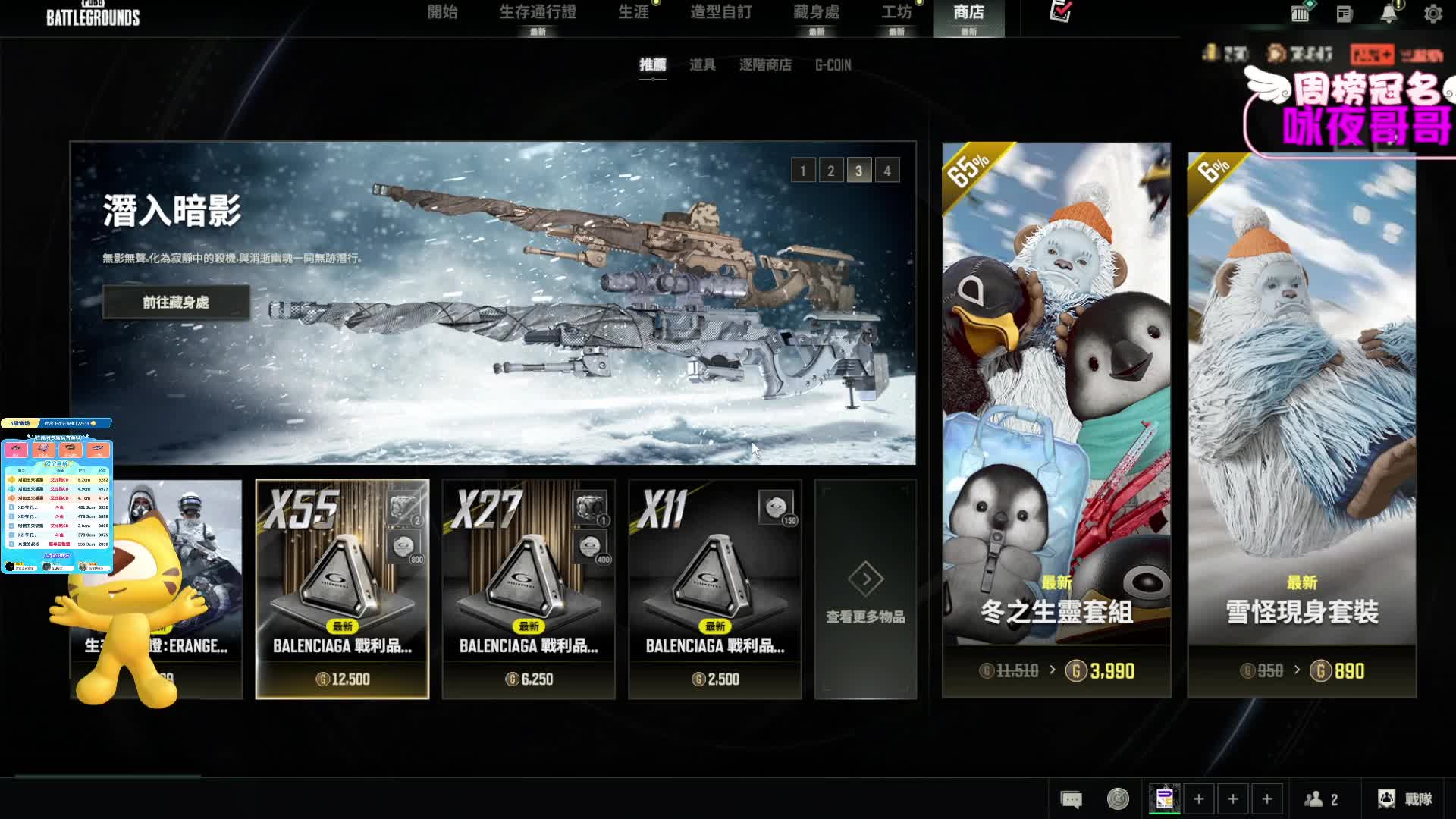Open the 逐階商店 shop category

(765, 65)
